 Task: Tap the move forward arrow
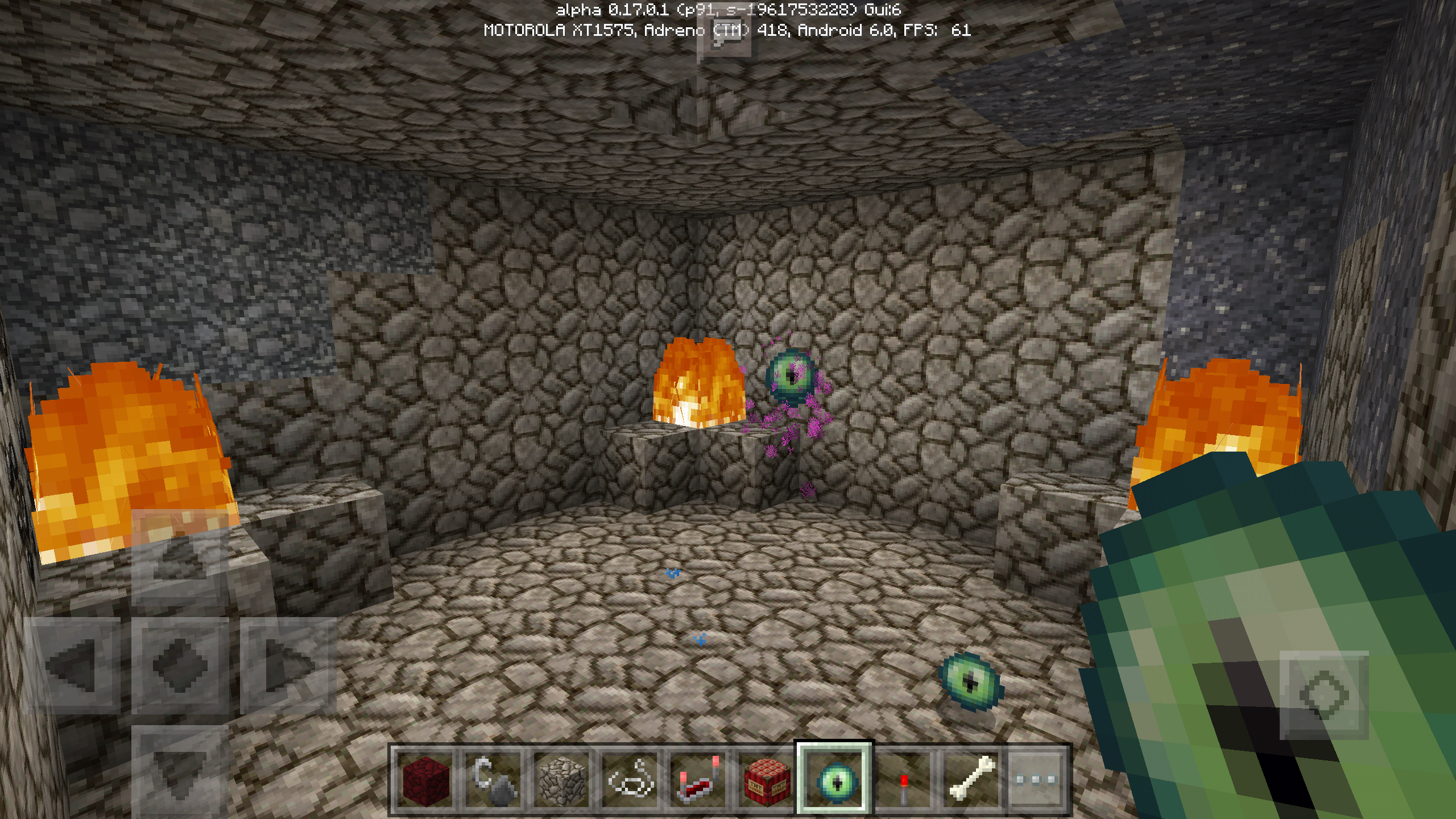click(x=180, y=557)
